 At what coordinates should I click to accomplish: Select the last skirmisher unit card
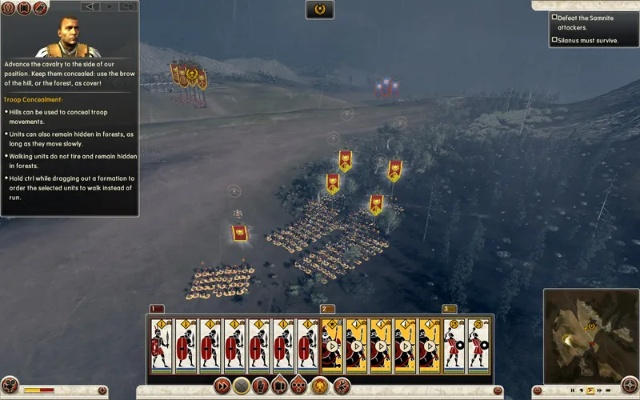click(478, 347)
